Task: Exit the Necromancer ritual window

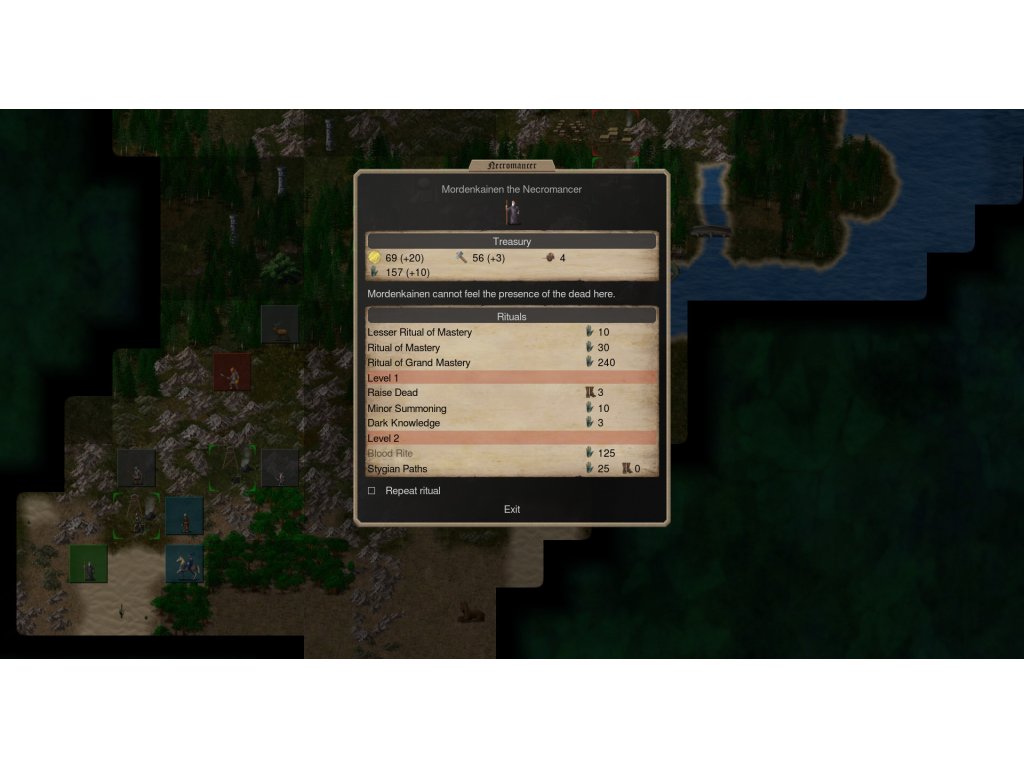Action: [512, 509]
